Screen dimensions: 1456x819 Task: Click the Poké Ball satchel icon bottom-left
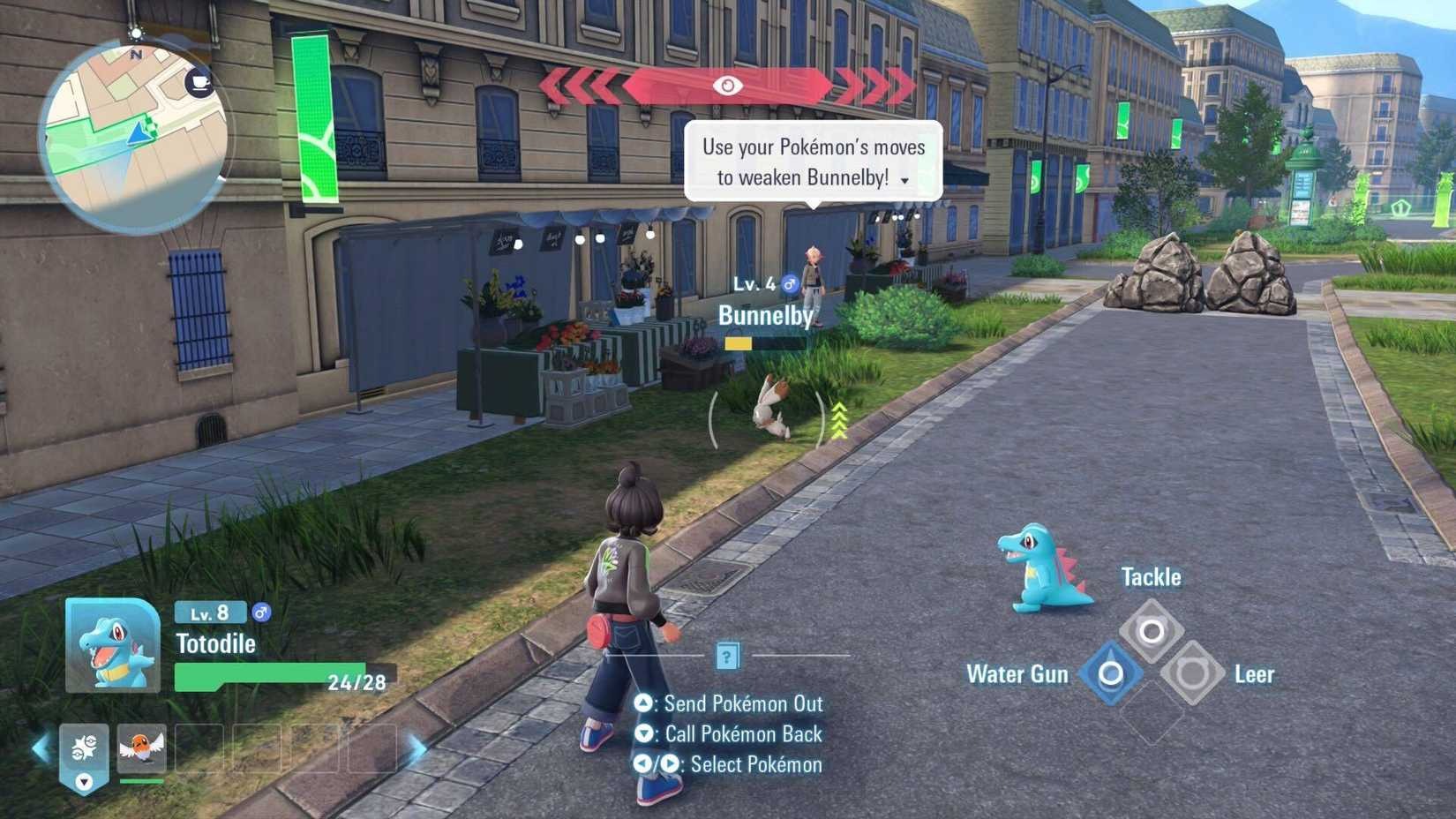83,747
